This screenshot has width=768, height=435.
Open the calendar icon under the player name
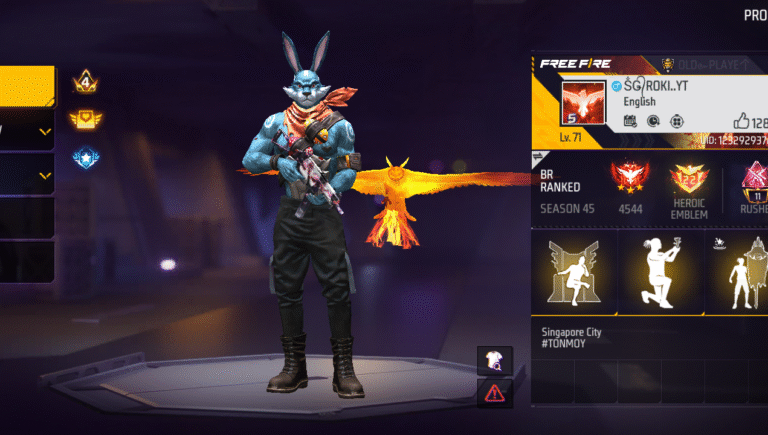(x=630, y=121)
